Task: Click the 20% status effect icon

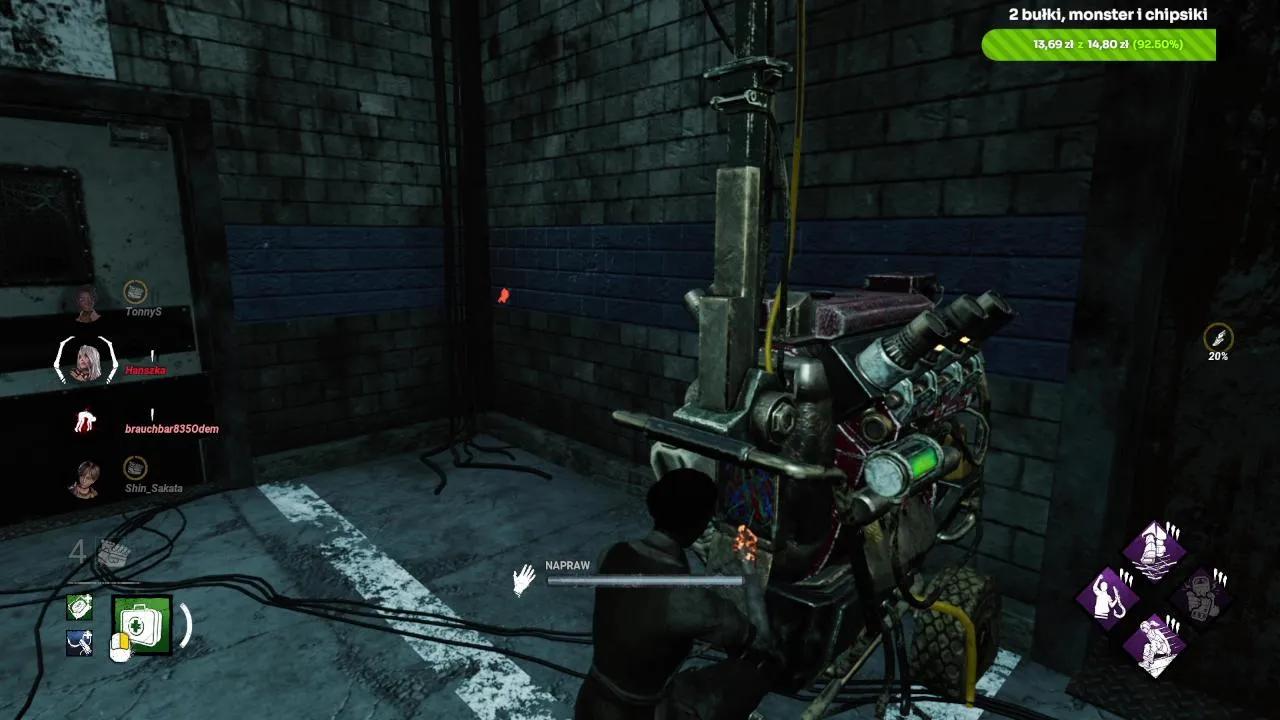Action: click(1218, 337)
